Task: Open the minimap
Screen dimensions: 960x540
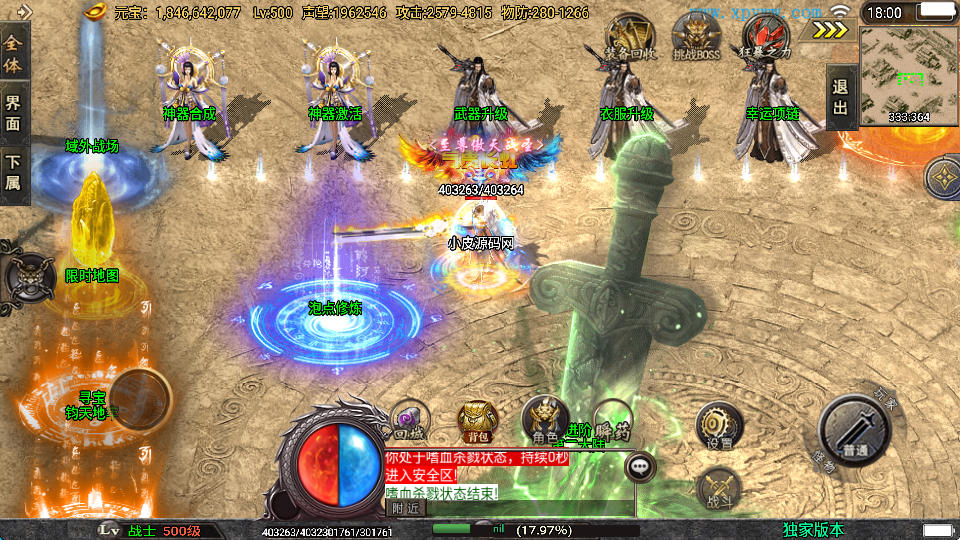Action: click(x=908, y=75)
